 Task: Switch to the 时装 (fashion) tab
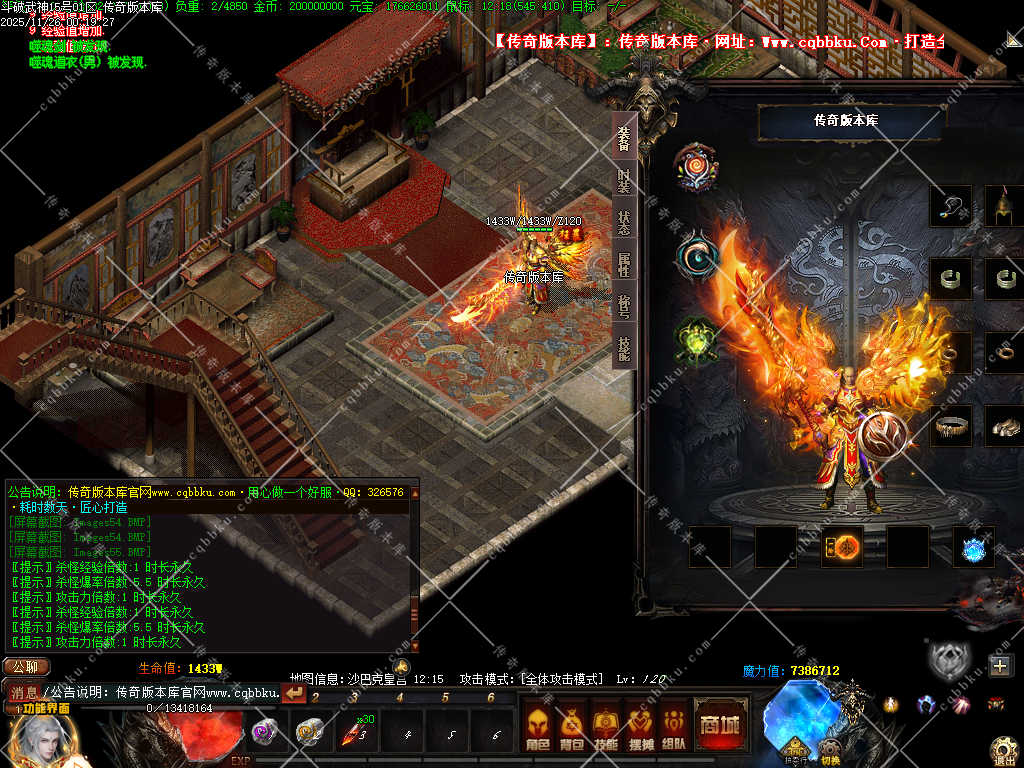point(624,181)
